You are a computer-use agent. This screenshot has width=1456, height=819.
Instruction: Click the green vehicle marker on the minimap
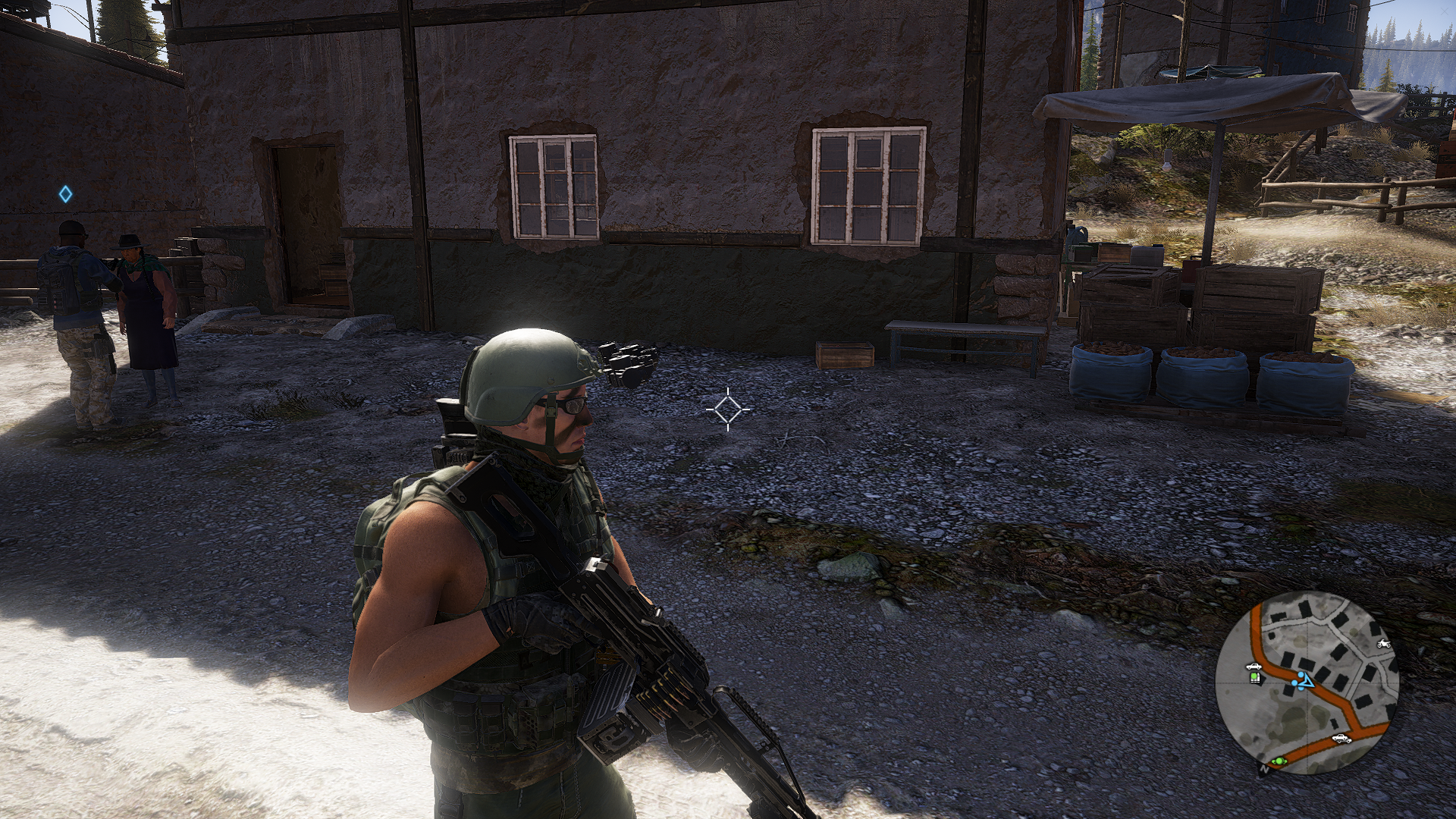[1279, 760]
